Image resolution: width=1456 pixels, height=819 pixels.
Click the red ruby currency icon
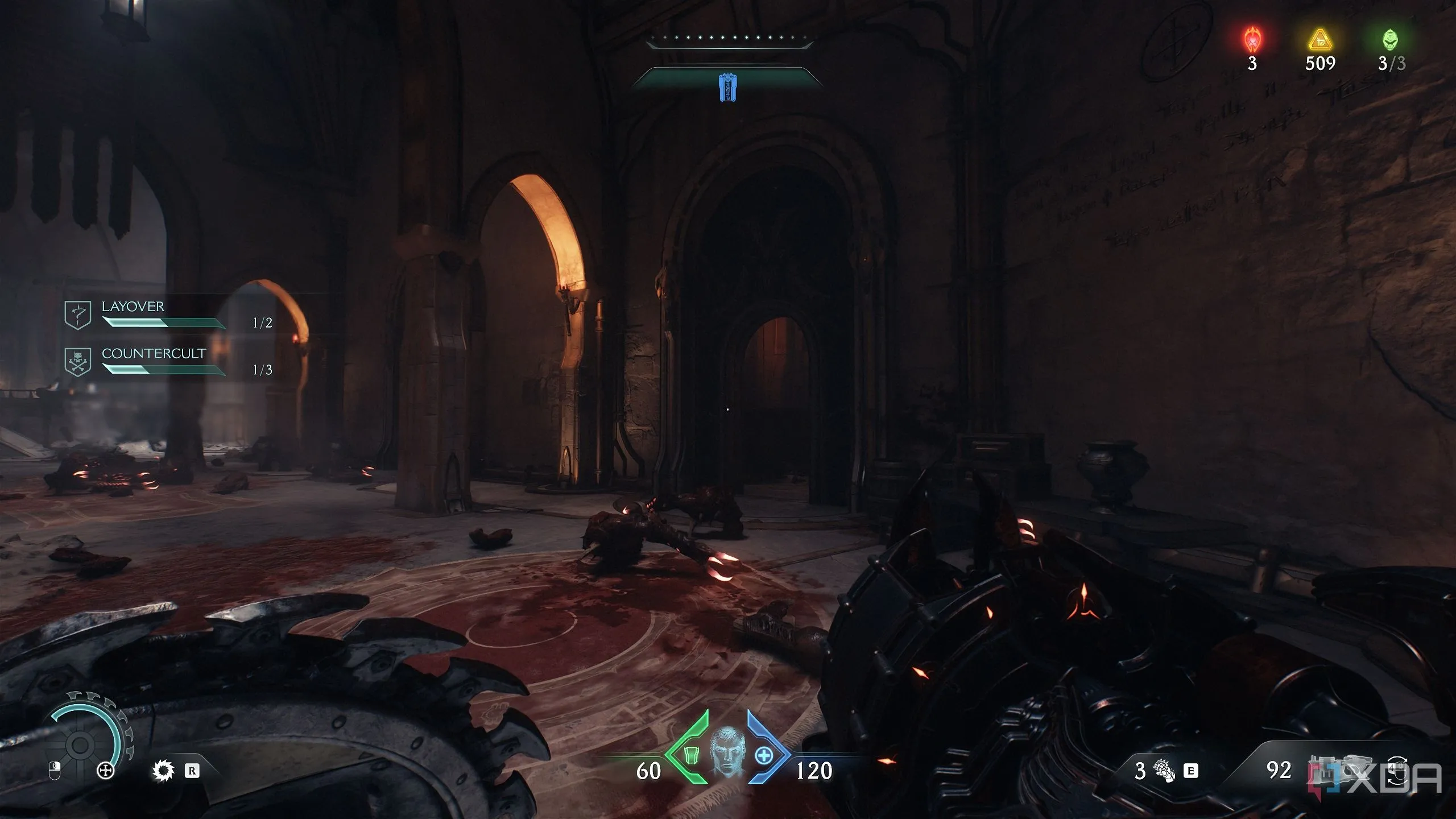tap(1252, 40)
